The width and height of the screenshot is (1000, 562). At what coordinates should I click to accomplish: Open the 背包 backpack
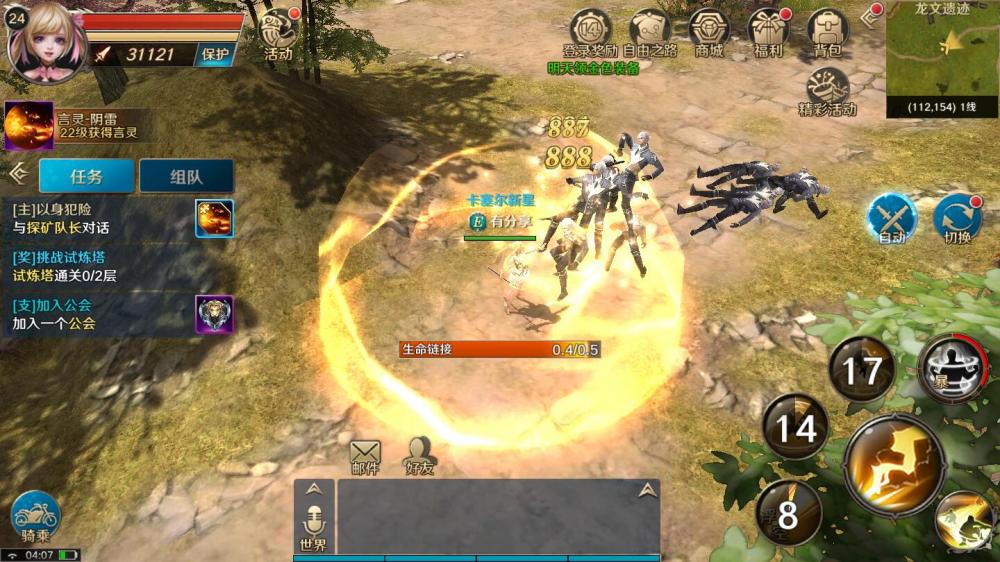pos(827,31)
